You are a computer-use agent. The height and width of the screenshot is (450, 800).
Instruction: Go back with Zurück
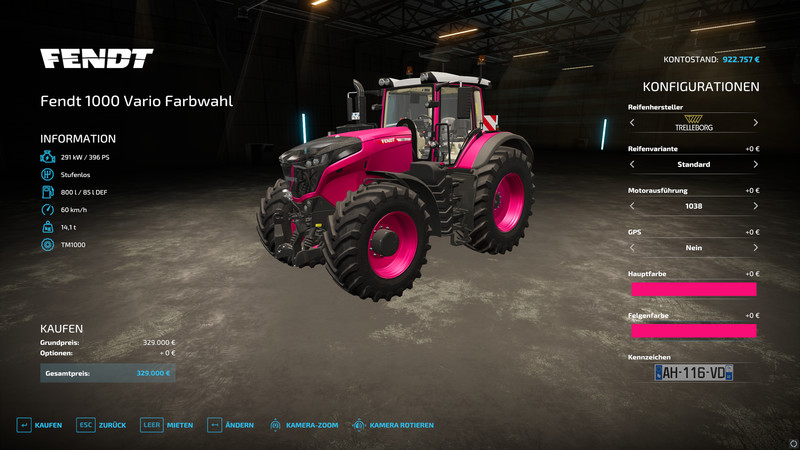pos(101,425)
